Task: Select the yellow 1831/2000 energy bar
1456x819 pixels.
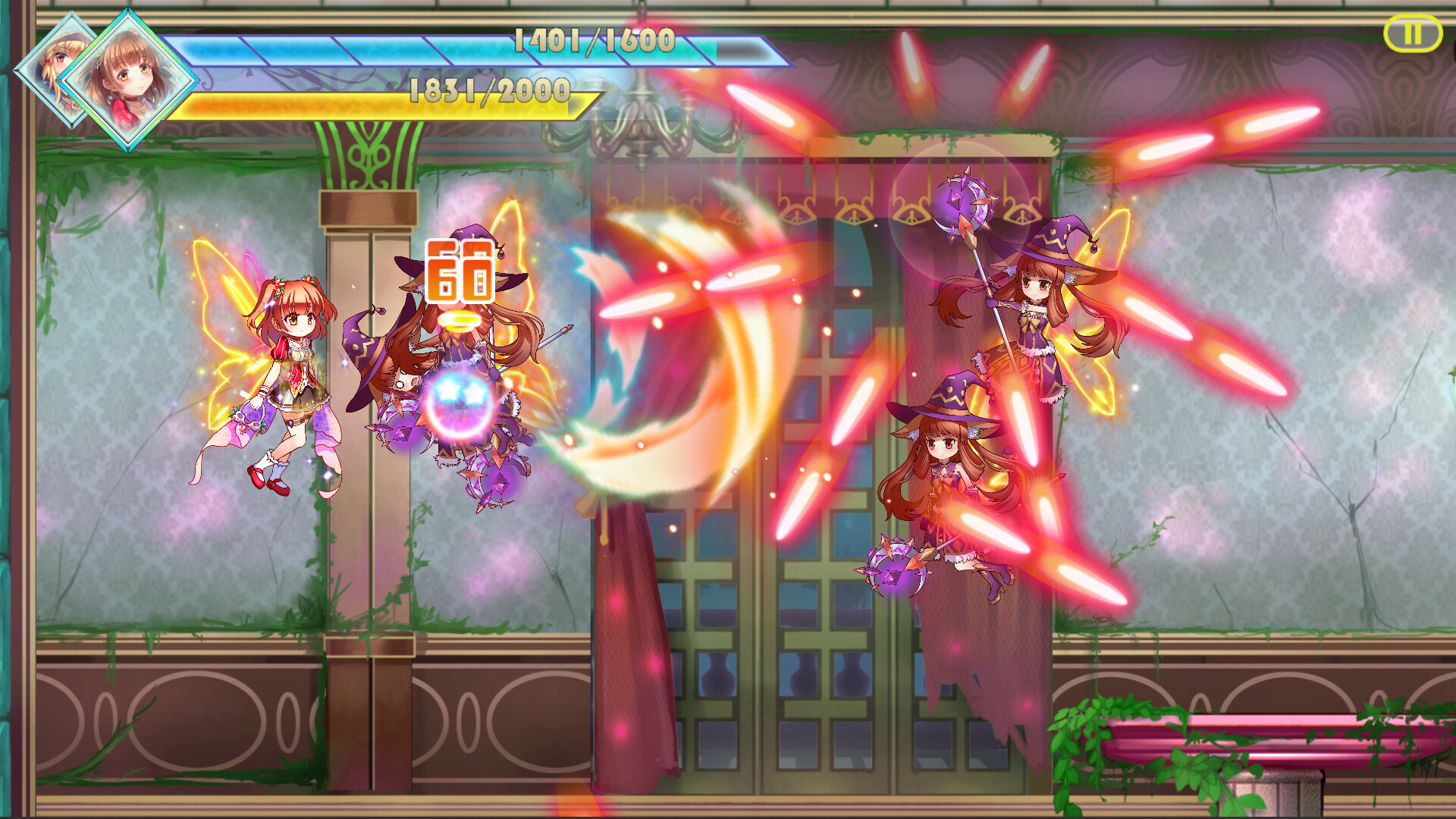Action: (394, 102)
